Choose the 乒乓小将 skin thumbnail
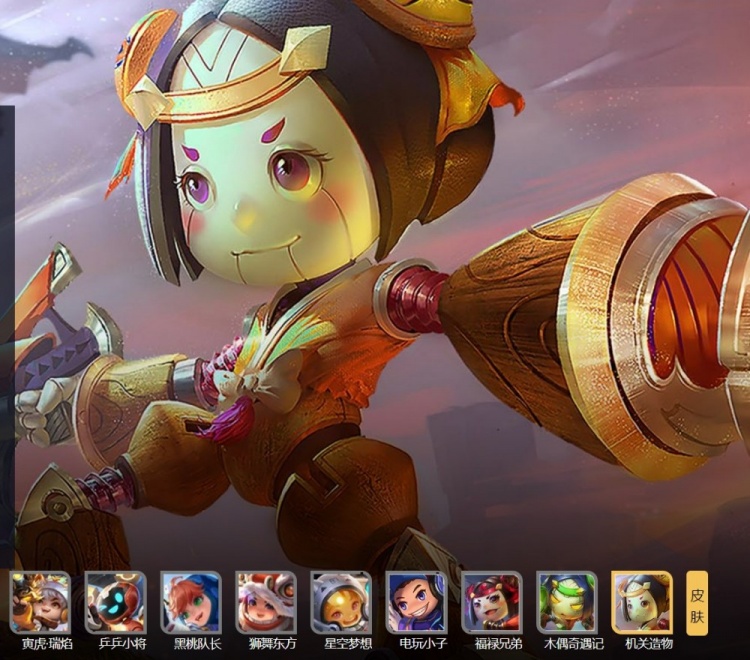 (x=116, y=602)
